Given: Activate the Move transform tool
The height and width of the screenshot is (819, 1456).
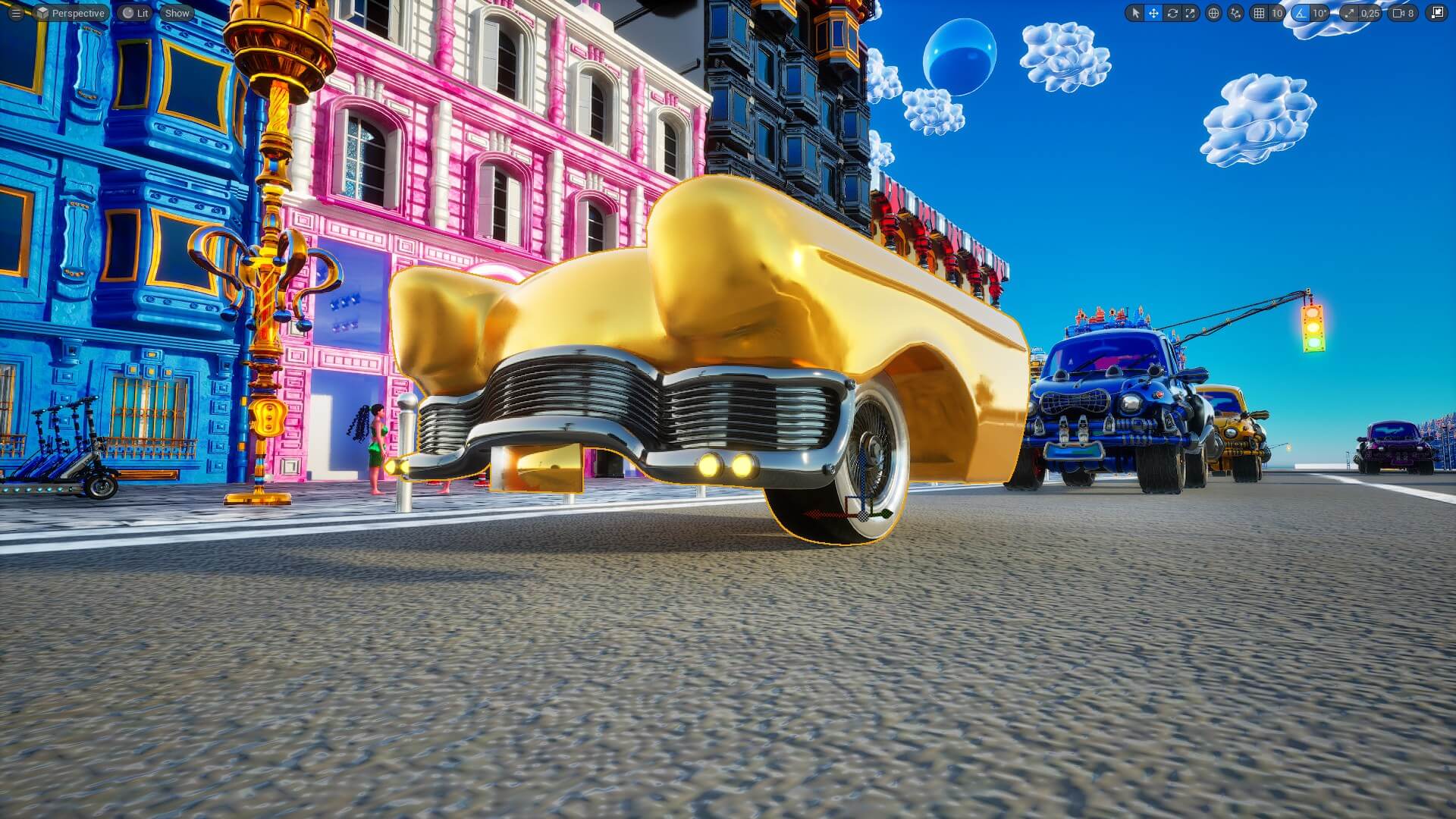Looking at the screenshot, I should 1153,14.
